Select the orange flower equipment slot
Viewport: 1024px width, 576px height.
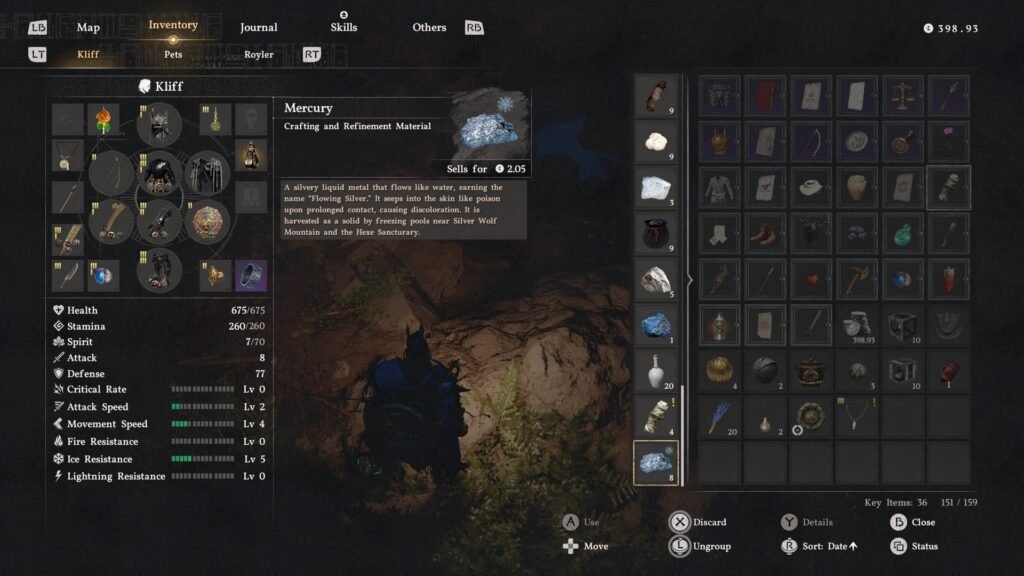(103, 120)
